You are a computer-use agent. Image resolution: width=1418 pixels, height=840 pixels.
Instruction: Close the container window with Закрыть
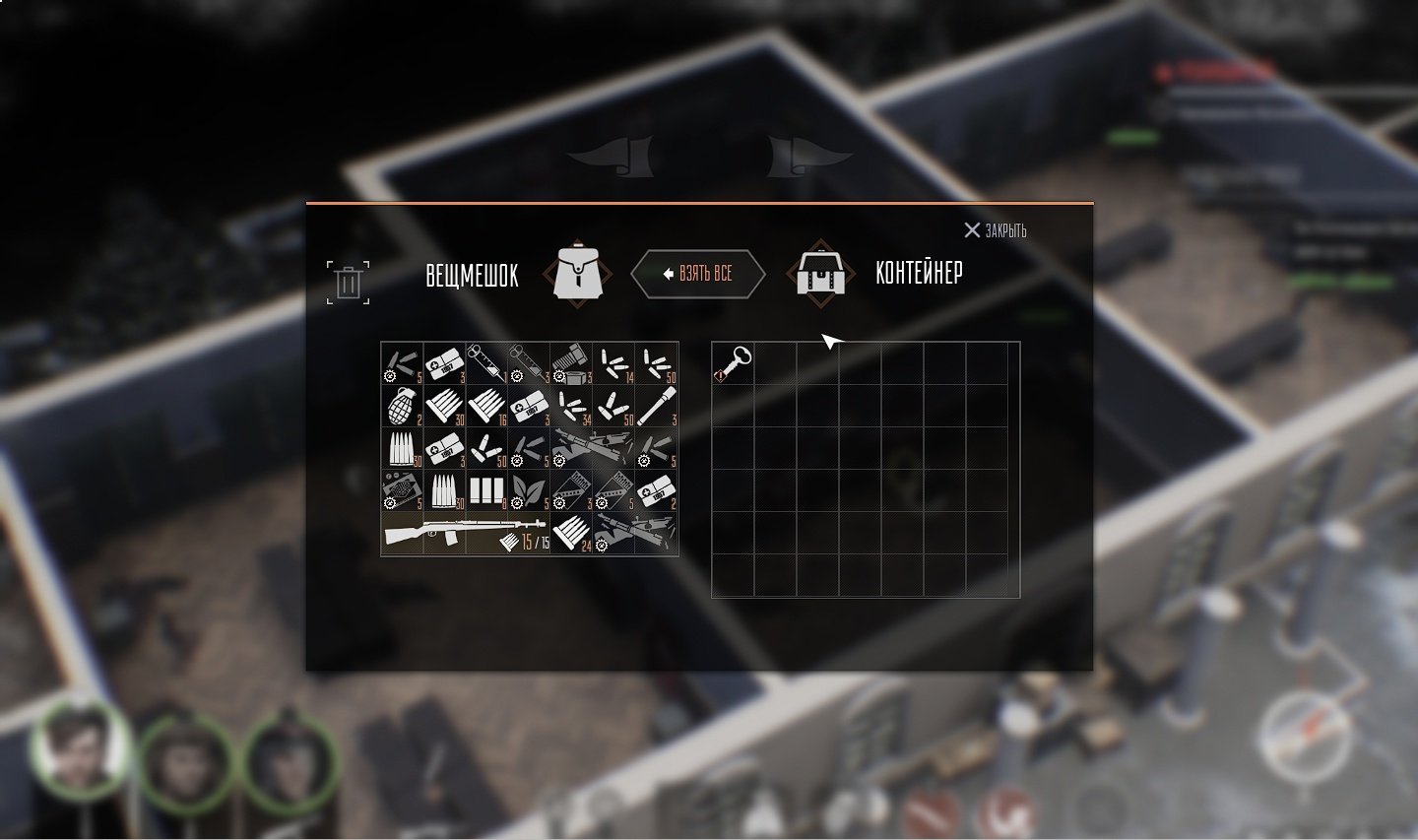pyautogui.click(x=995, y=230)
